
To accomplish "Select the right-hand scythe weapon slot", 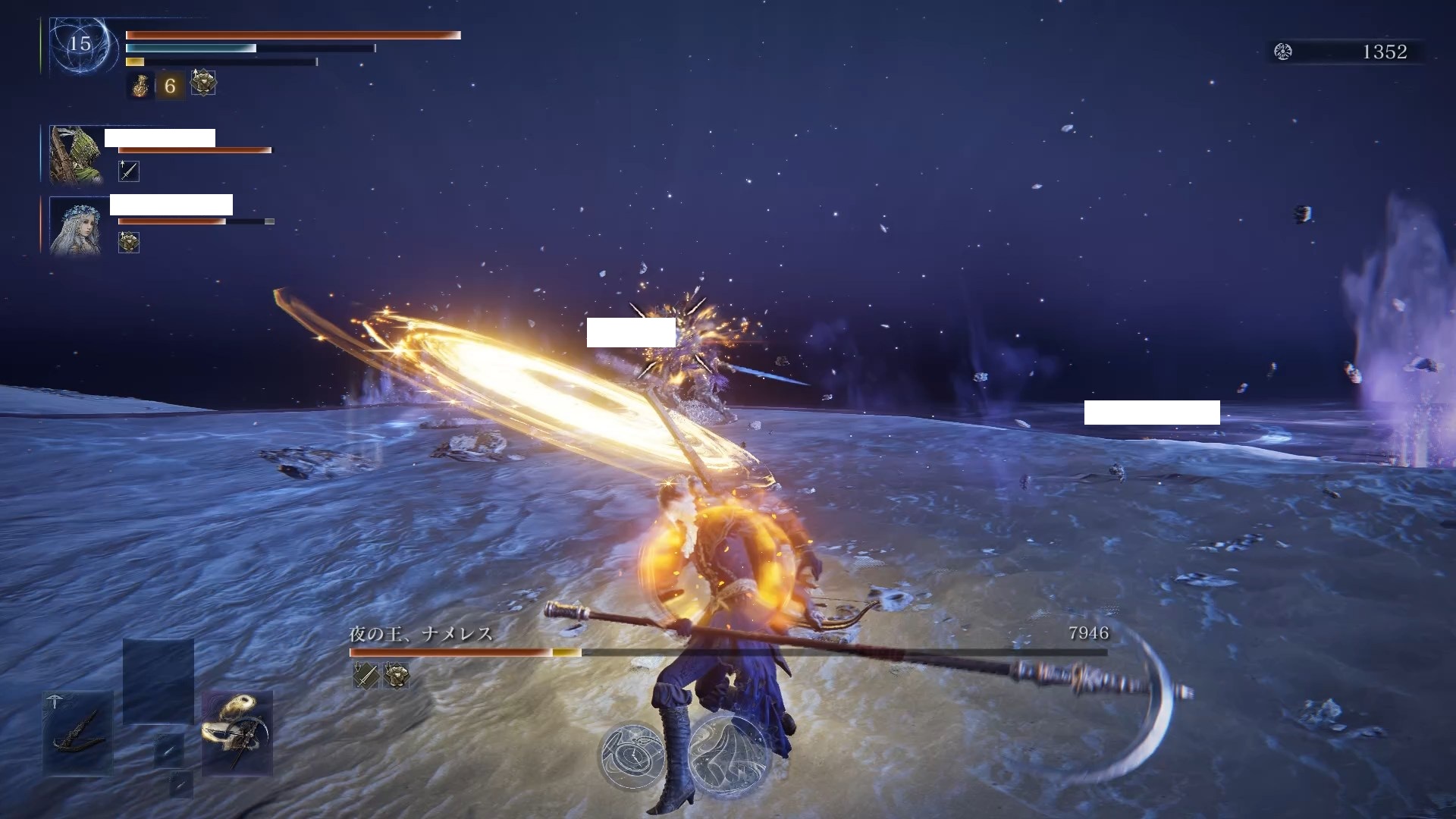I will (237, 732).
